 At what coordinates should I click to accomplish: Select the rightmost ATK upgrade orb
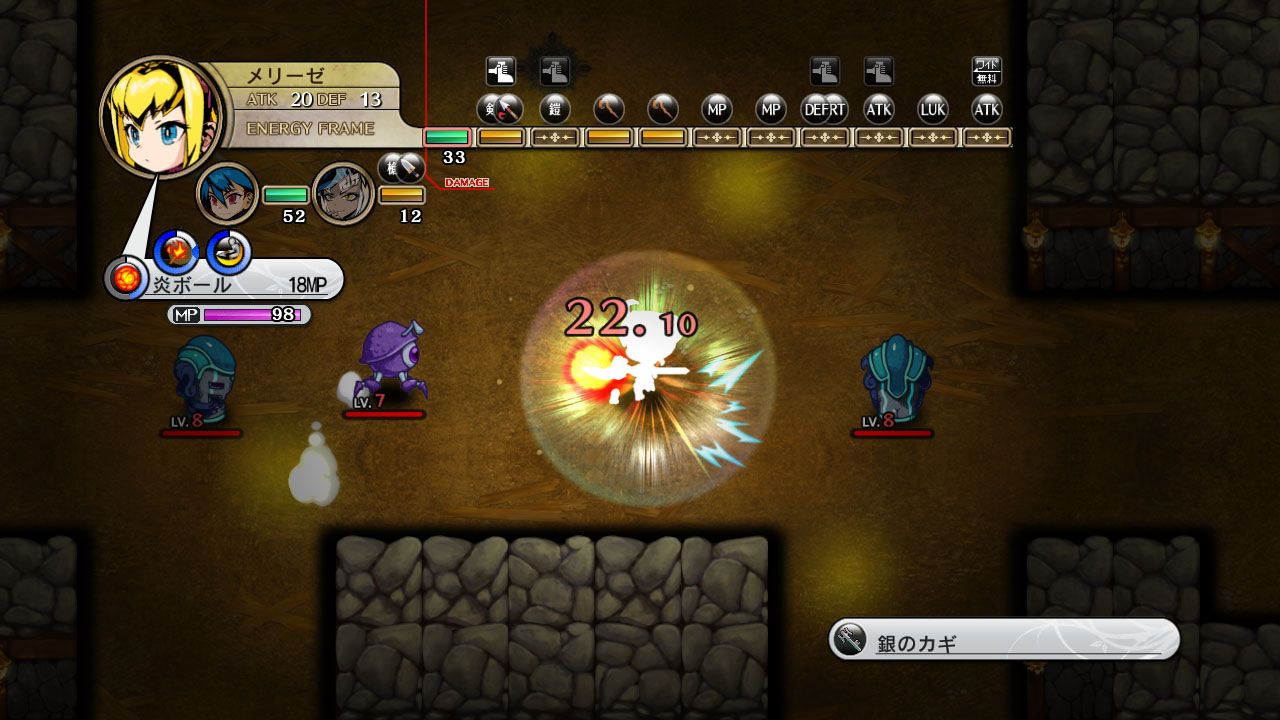point(988,110)
